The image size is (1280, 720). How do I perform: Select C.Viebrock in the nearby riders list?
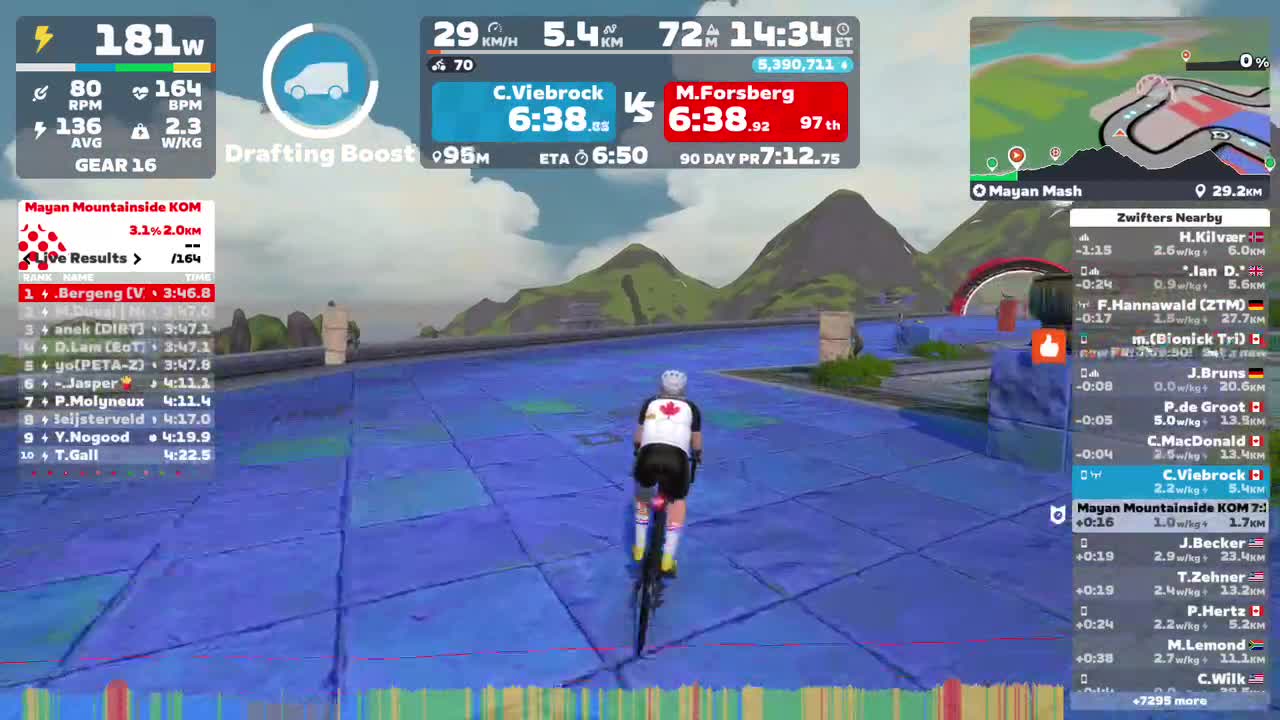point(1169,481)
